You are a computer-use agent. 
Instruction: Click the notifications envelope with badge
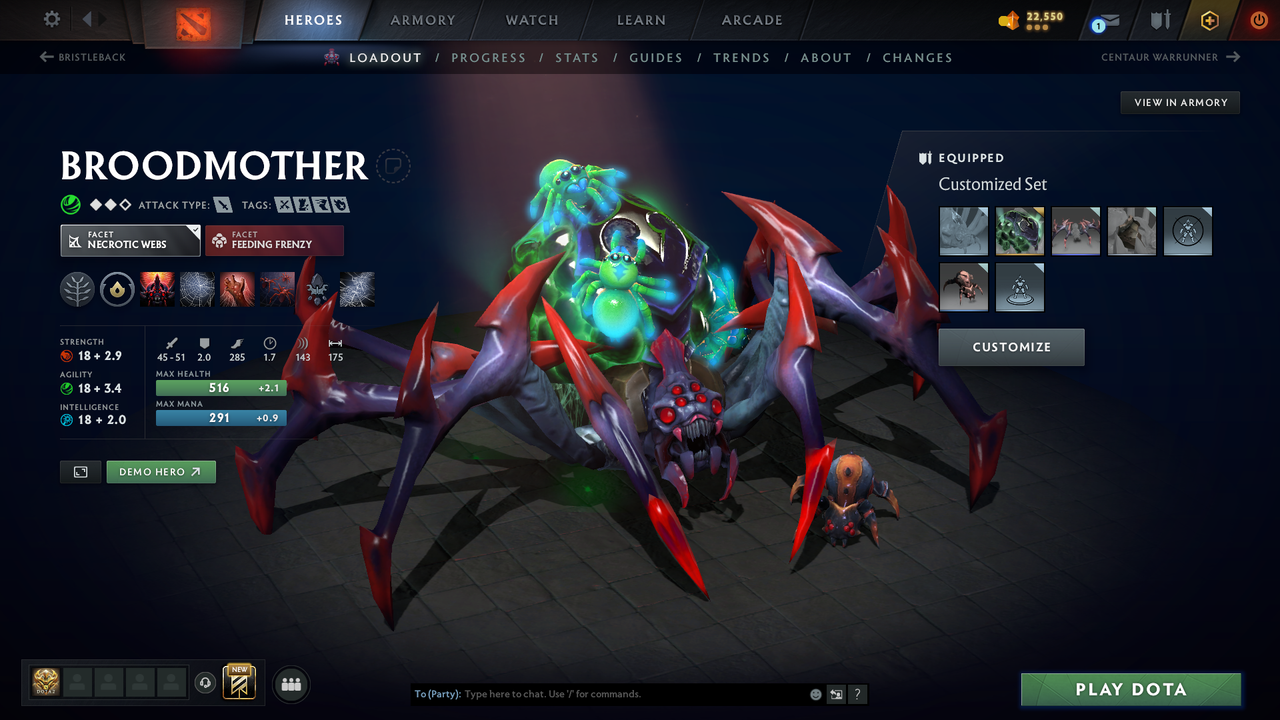(x=1104, y=20)
